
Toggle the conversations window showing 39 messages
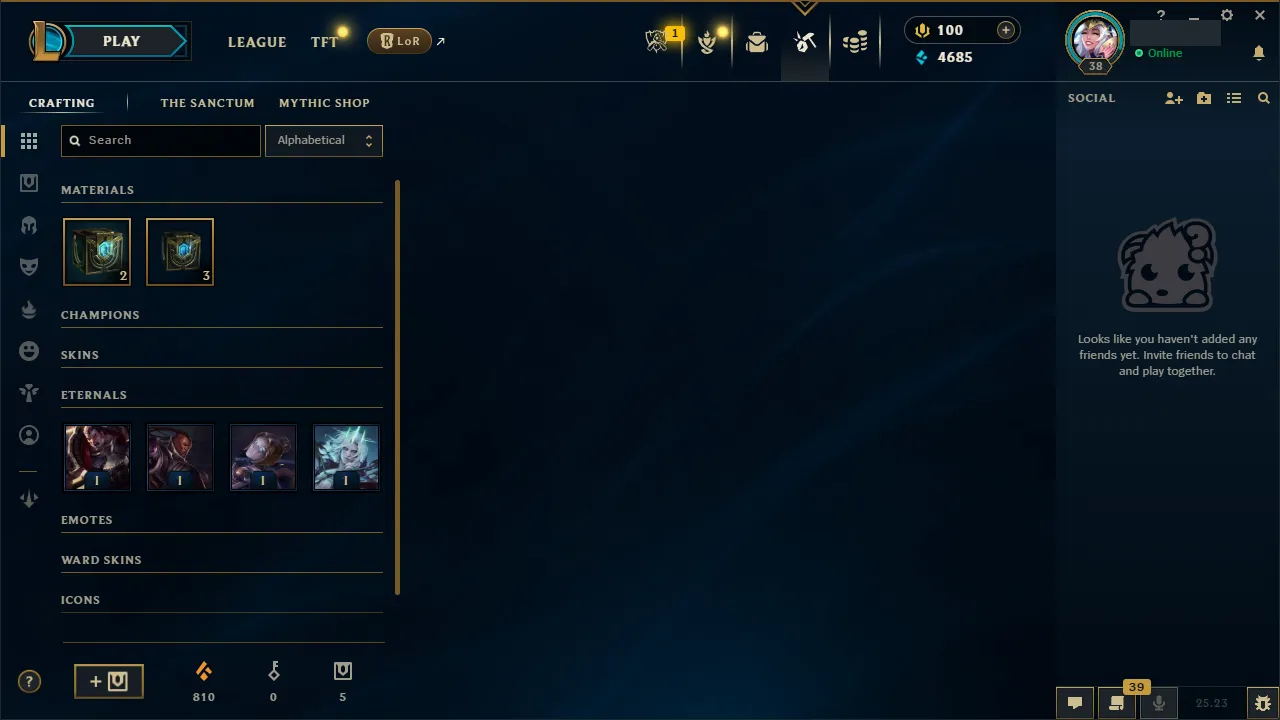[1117, 702]
